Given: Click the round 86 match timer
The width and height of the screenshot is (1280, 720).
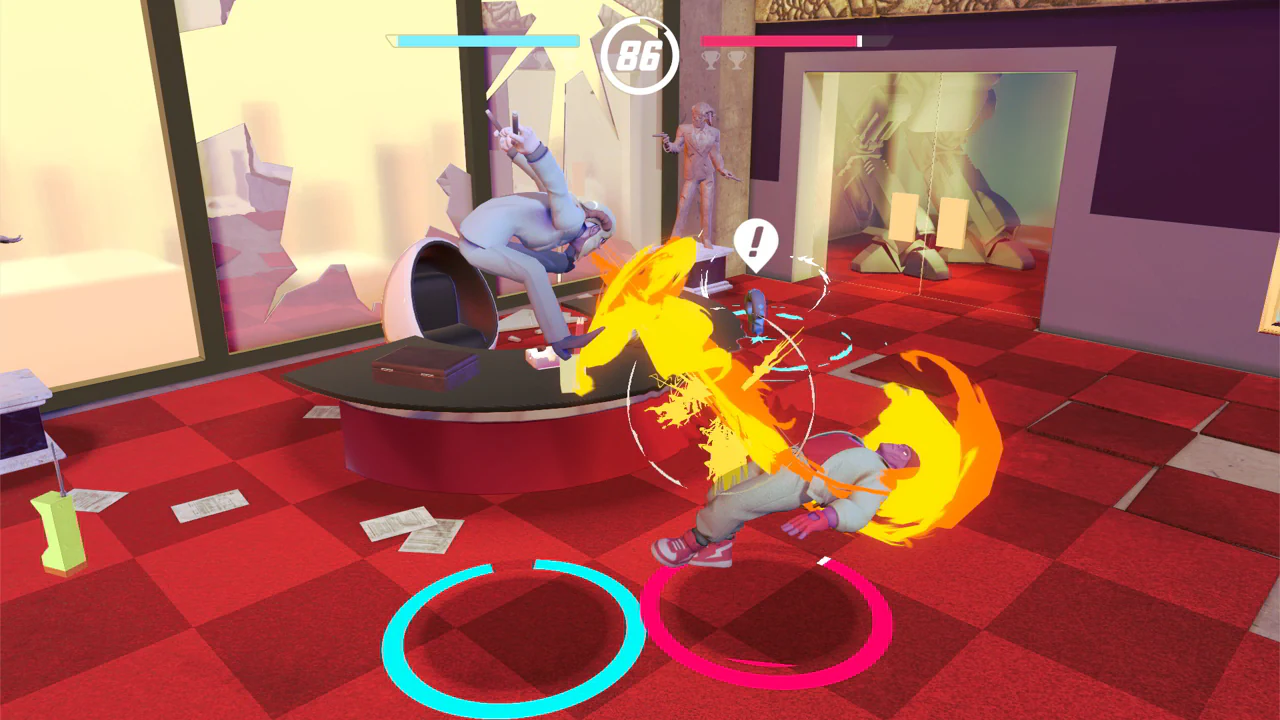Looking at the screenshot, I should pyautogui.click(x=640, y=58).
